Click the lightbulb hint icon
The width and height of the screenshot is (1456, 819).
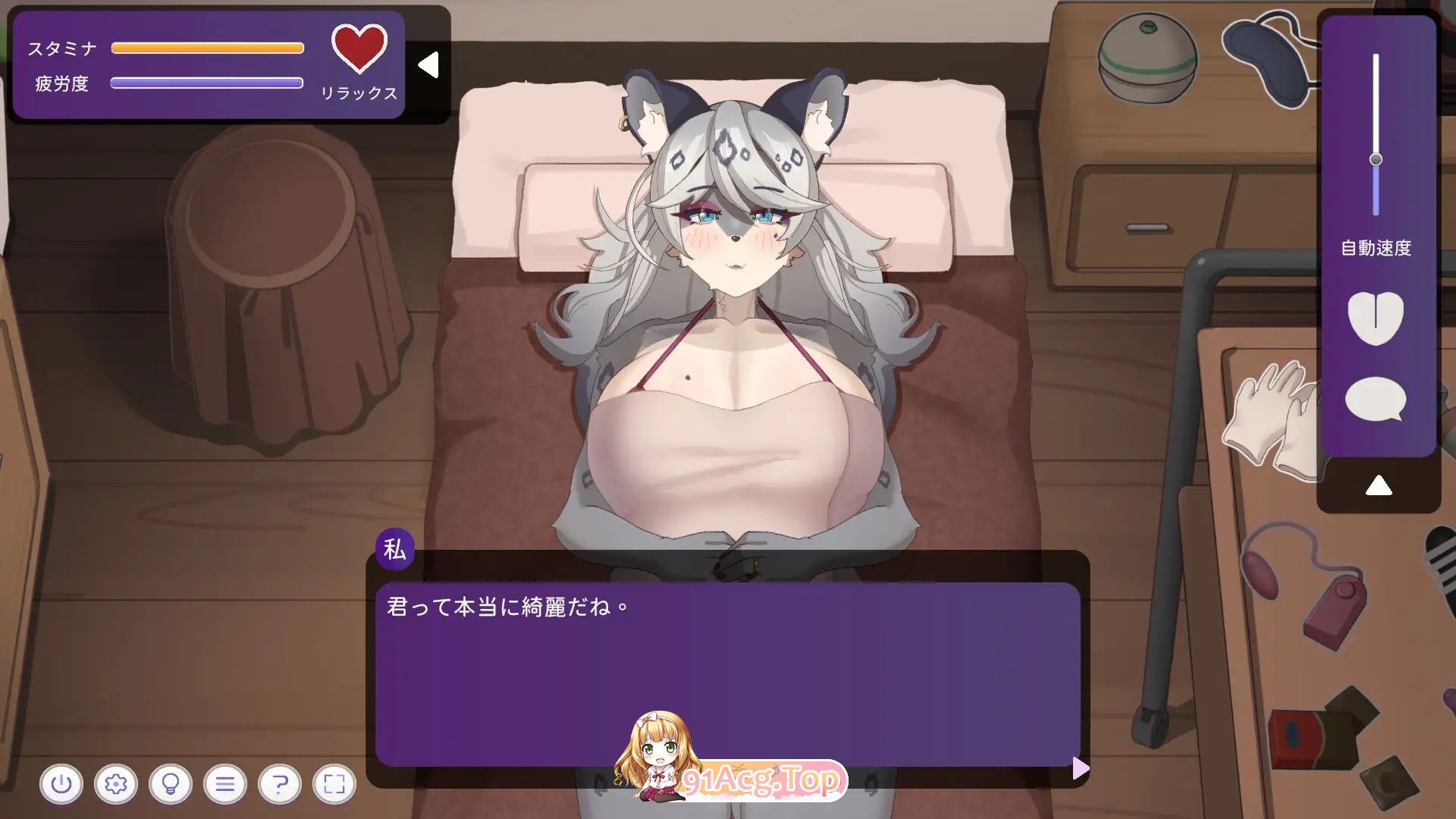[171, 783]
